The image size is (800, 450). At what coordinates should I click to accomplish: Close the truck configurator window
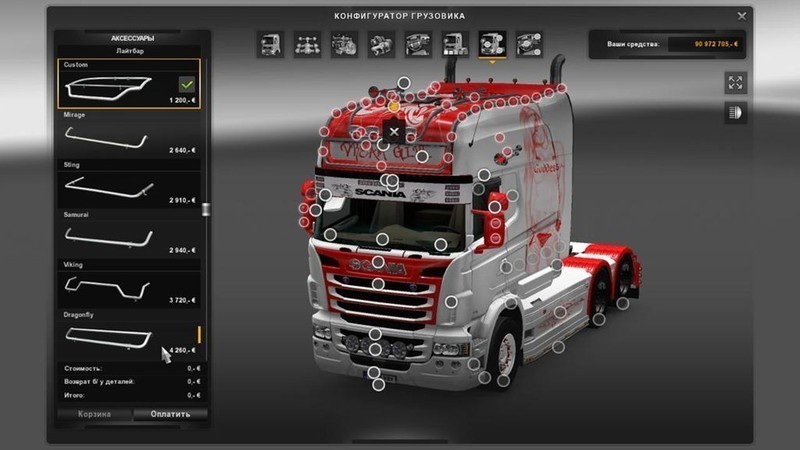pos(741,16)
